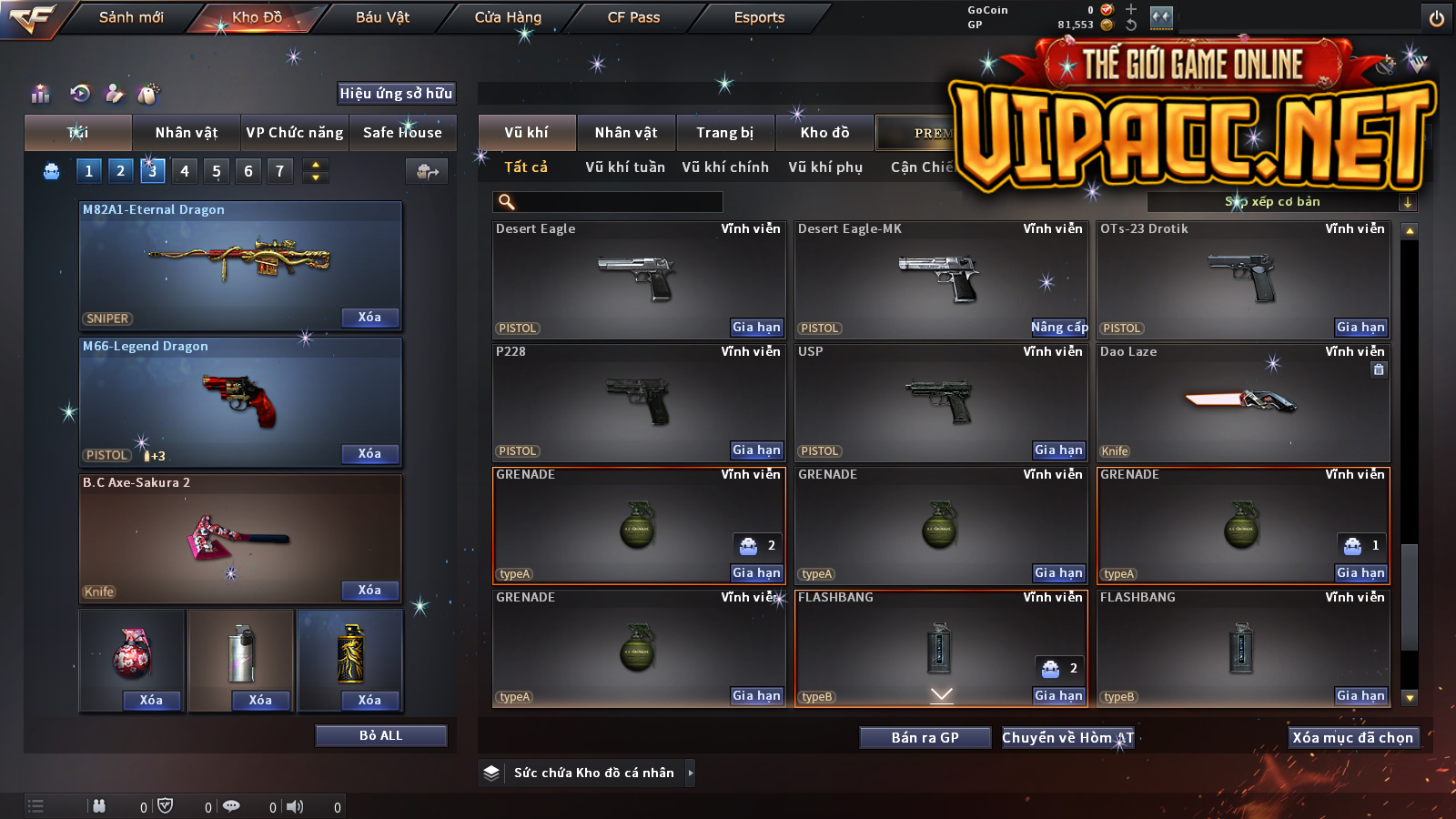Open the Cửa Hàng shop
Viewport: 1456px width, 819px height.
pyautogui.click(x=508, y=17)
